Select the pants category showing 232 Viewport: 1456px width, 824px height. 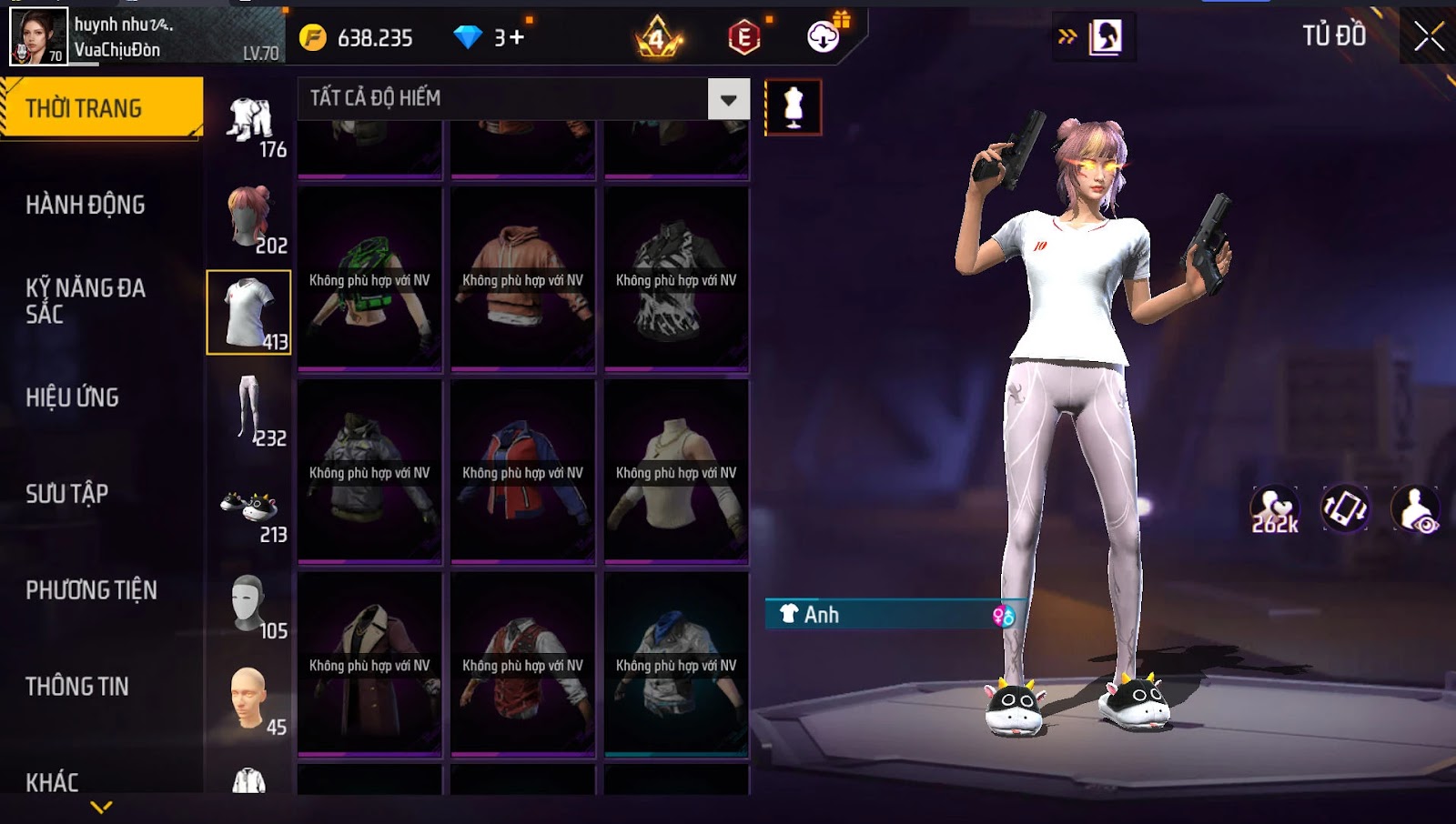pos(249,411)
